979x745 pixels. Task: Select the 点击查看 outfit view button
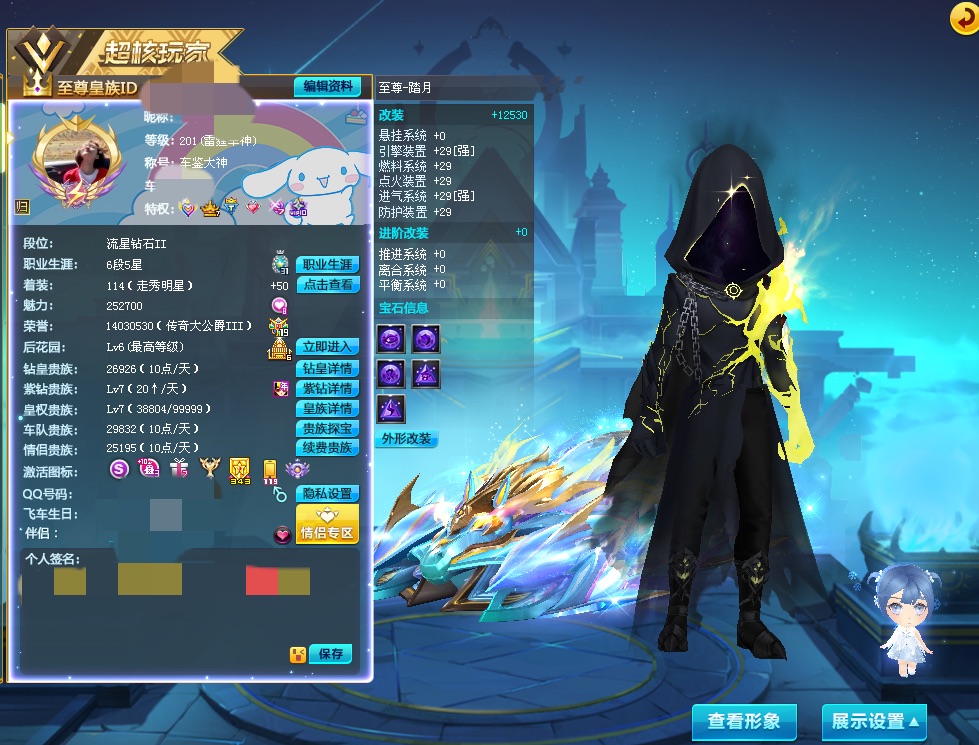(327, 285)
